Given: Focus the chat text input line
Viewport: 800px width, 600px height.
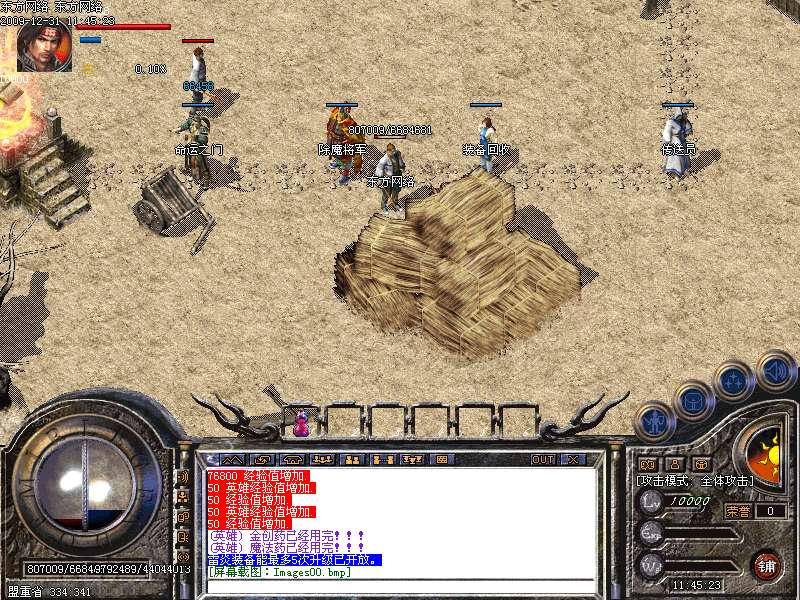Looking at the screenshot, I should point(400,585).
